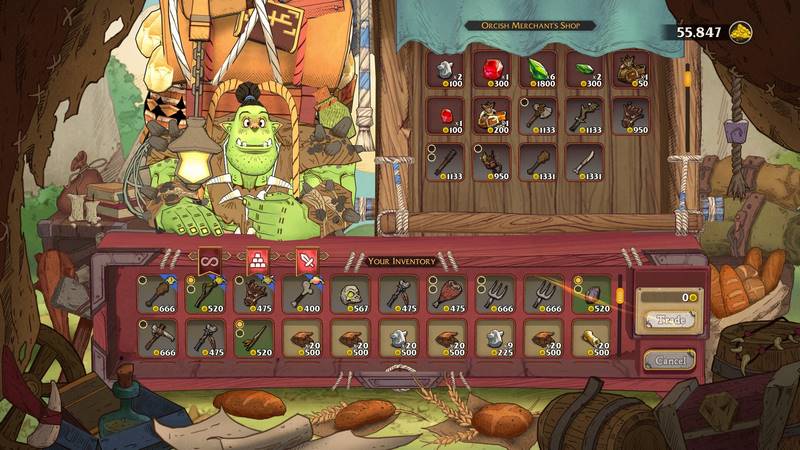Select the red sword filter tab
The image size is (800, 450).
tap(306, 262)
